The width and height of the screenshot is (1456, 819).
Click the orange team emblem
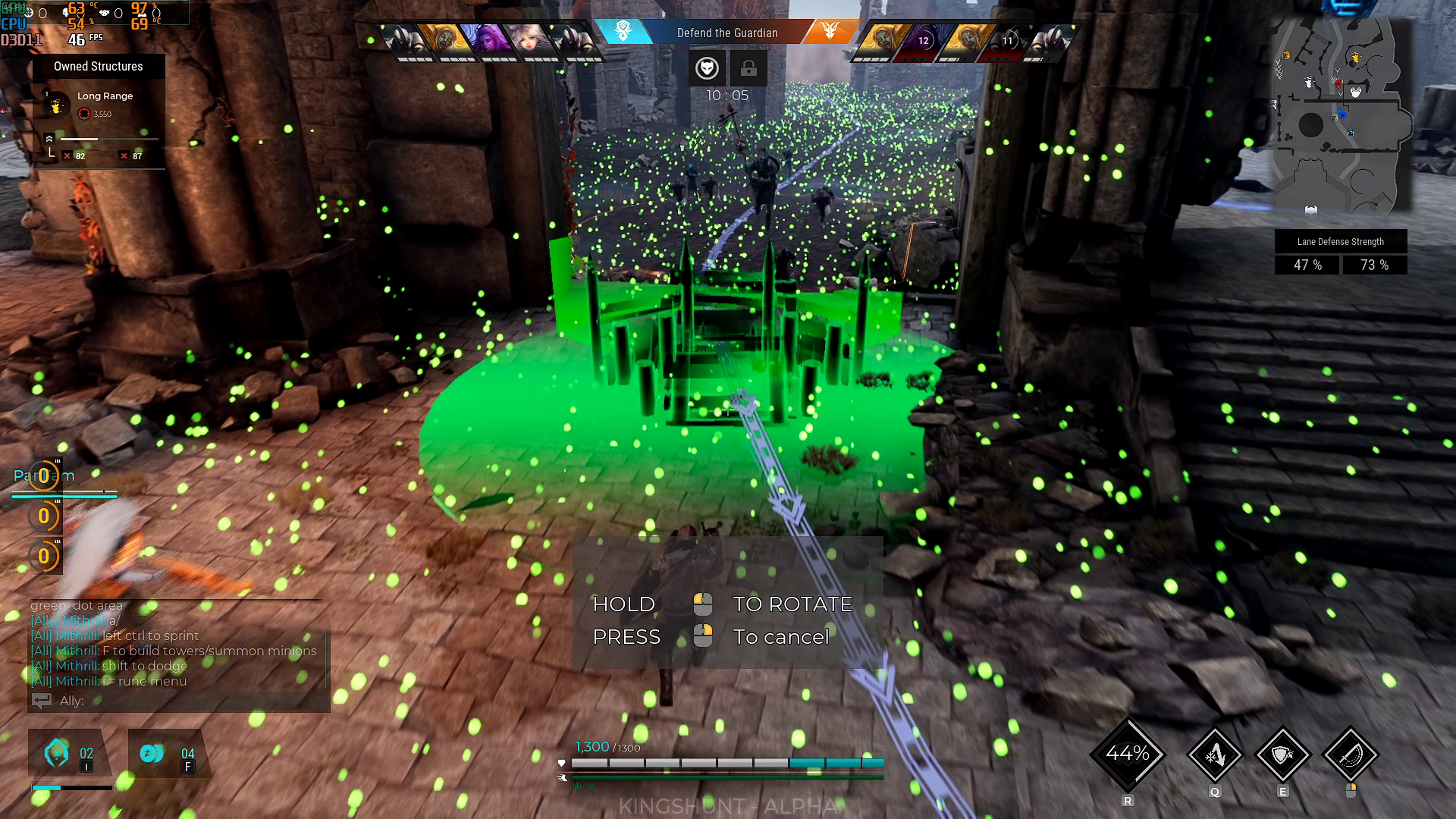click(830, 31)
